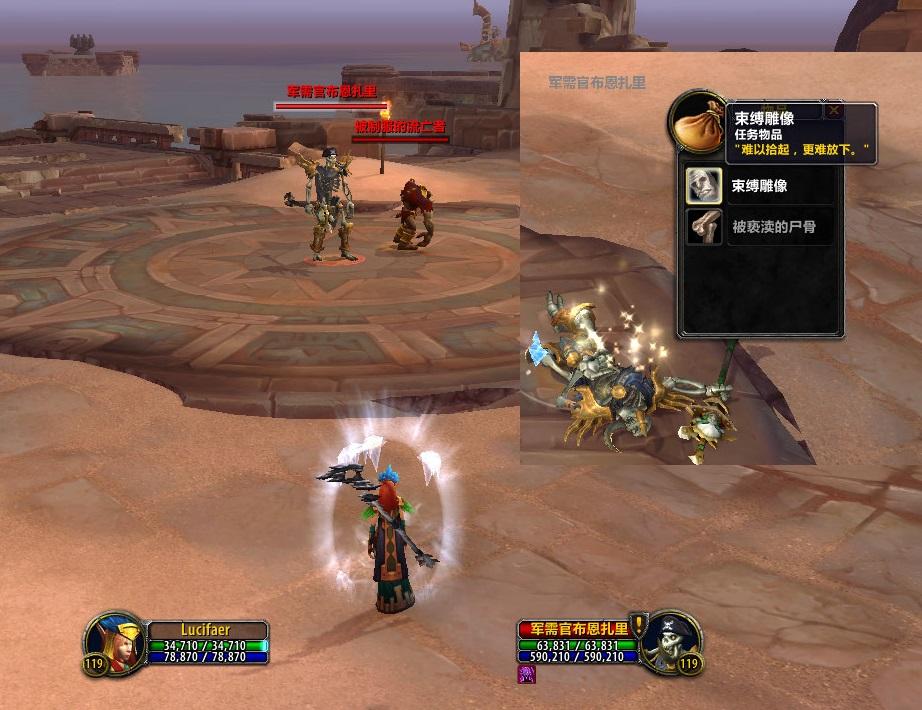The height and width of the screenshot is (710, 922).
Task: Select the 被制裁的流亡者 nameplate
Action: click(400, 127)
